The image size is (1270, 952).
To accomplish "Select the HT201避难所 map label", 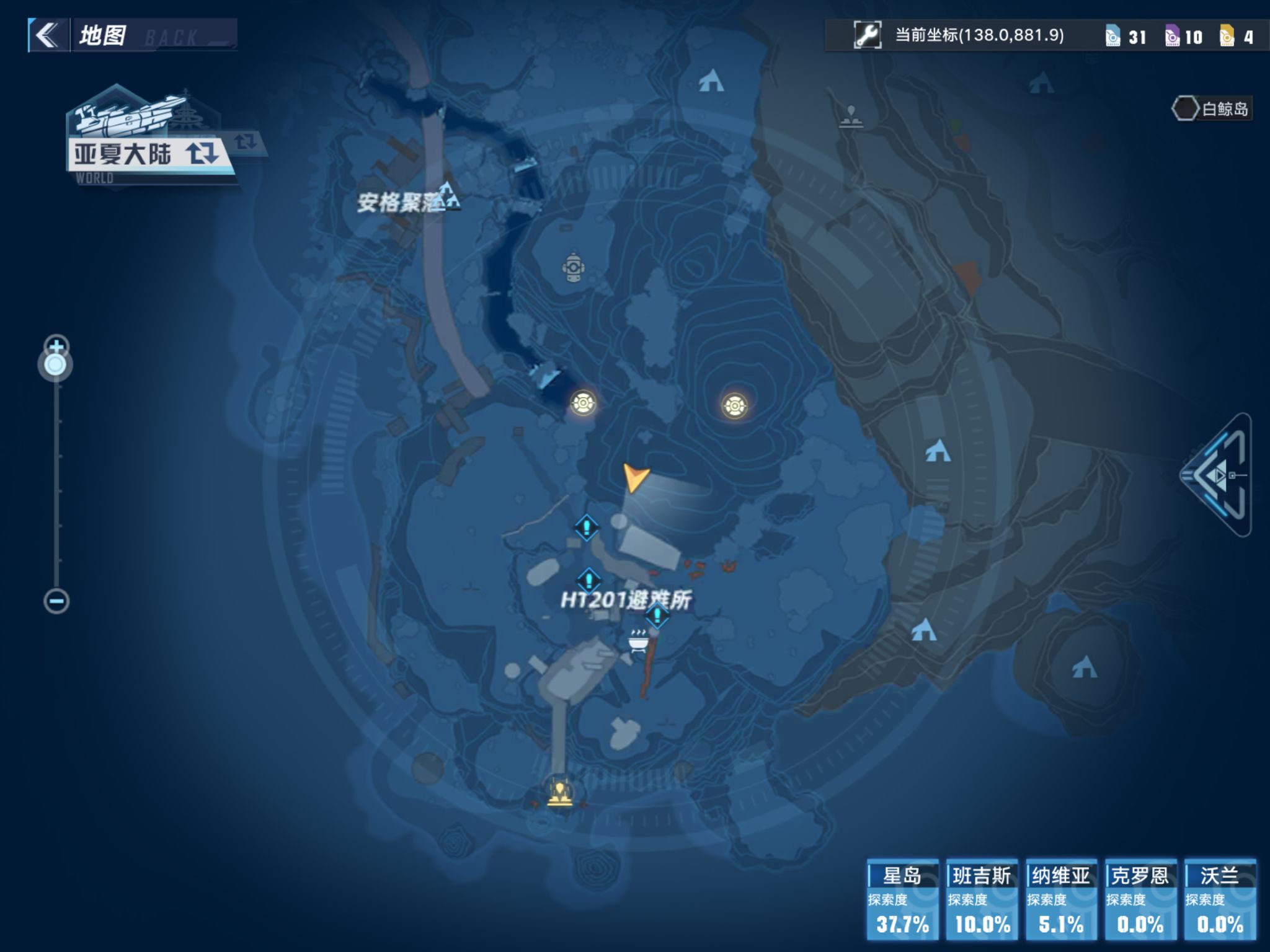I will (625, 600).
